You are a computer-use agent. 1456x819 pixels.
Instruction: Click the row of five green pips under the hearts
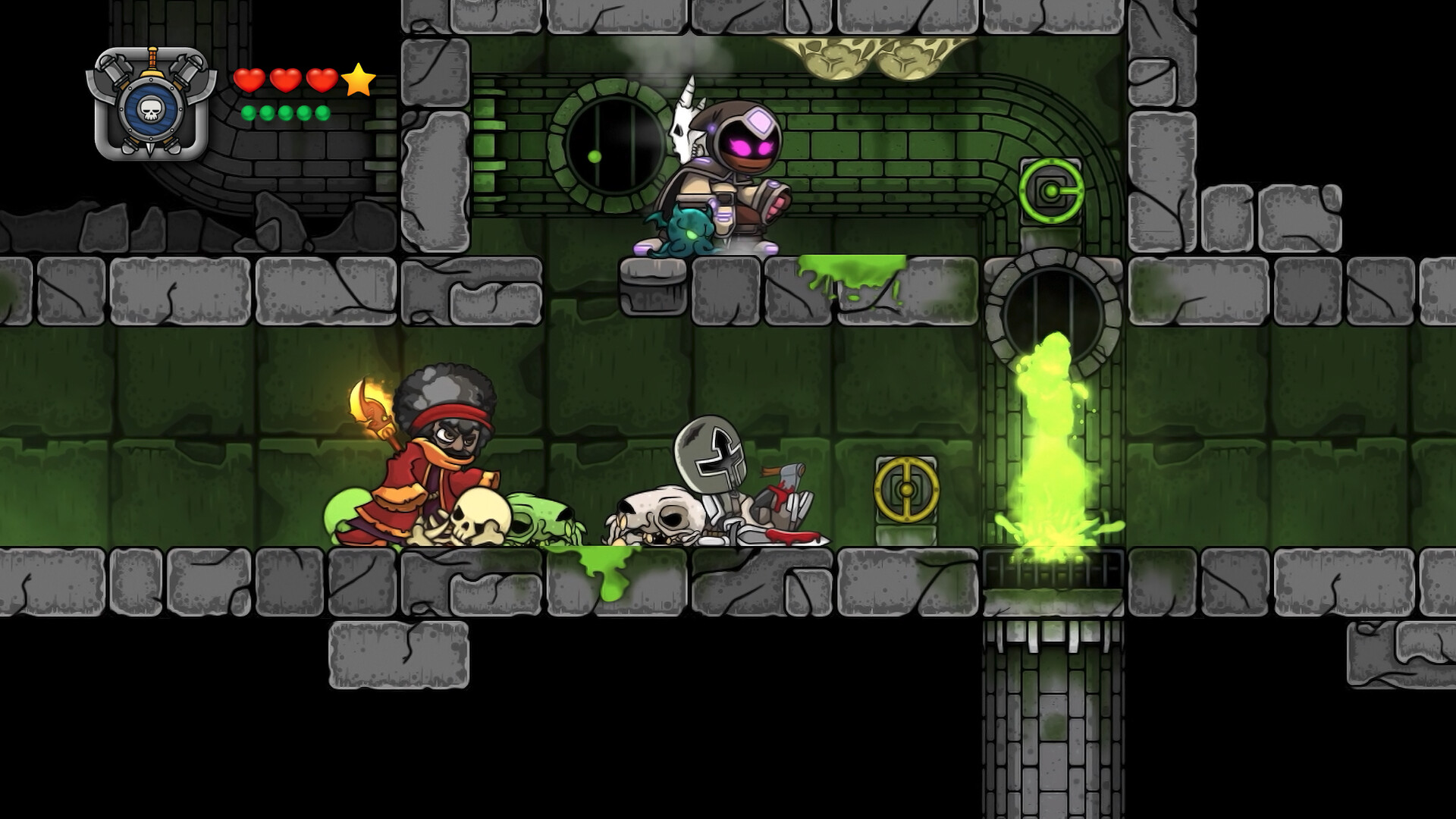[x=284, y=112]
